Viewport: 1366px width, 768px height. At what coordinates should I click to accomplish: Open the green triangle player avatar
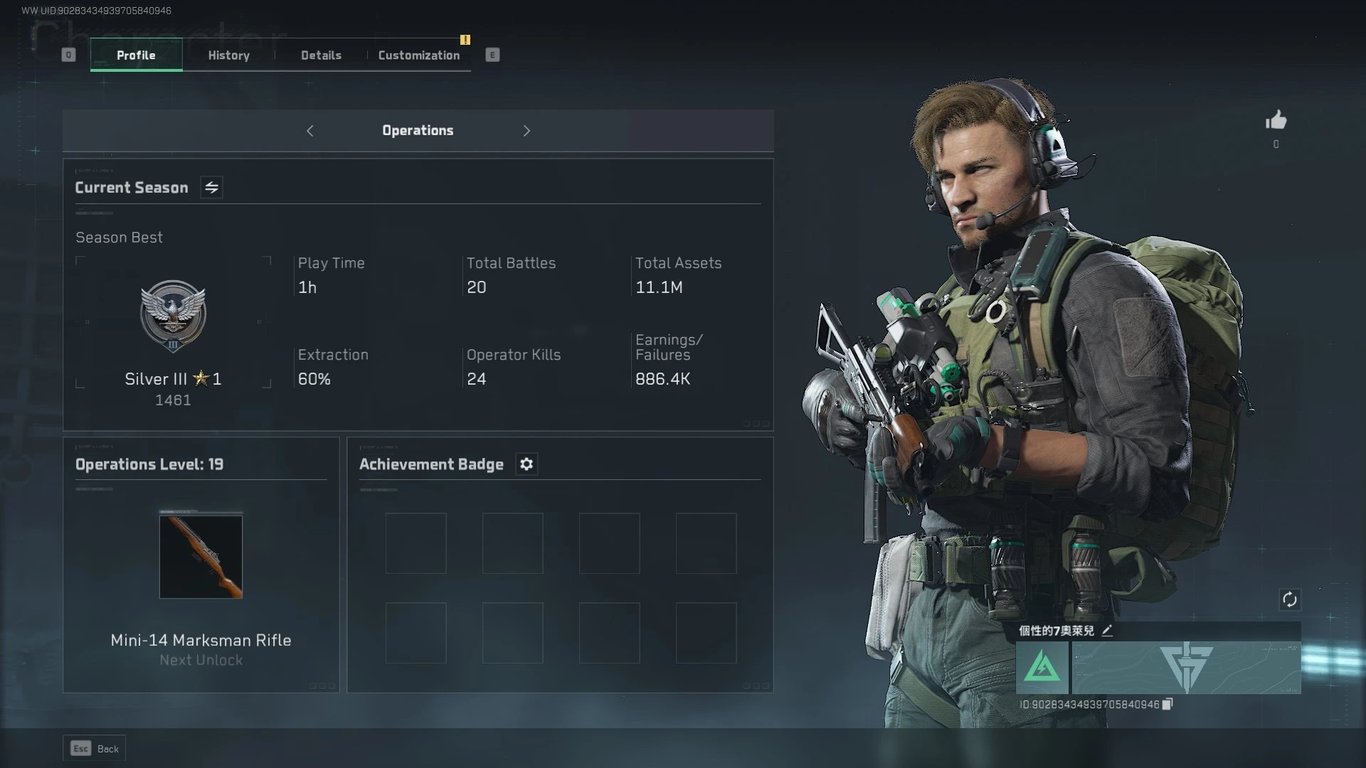pos(1042,668)
